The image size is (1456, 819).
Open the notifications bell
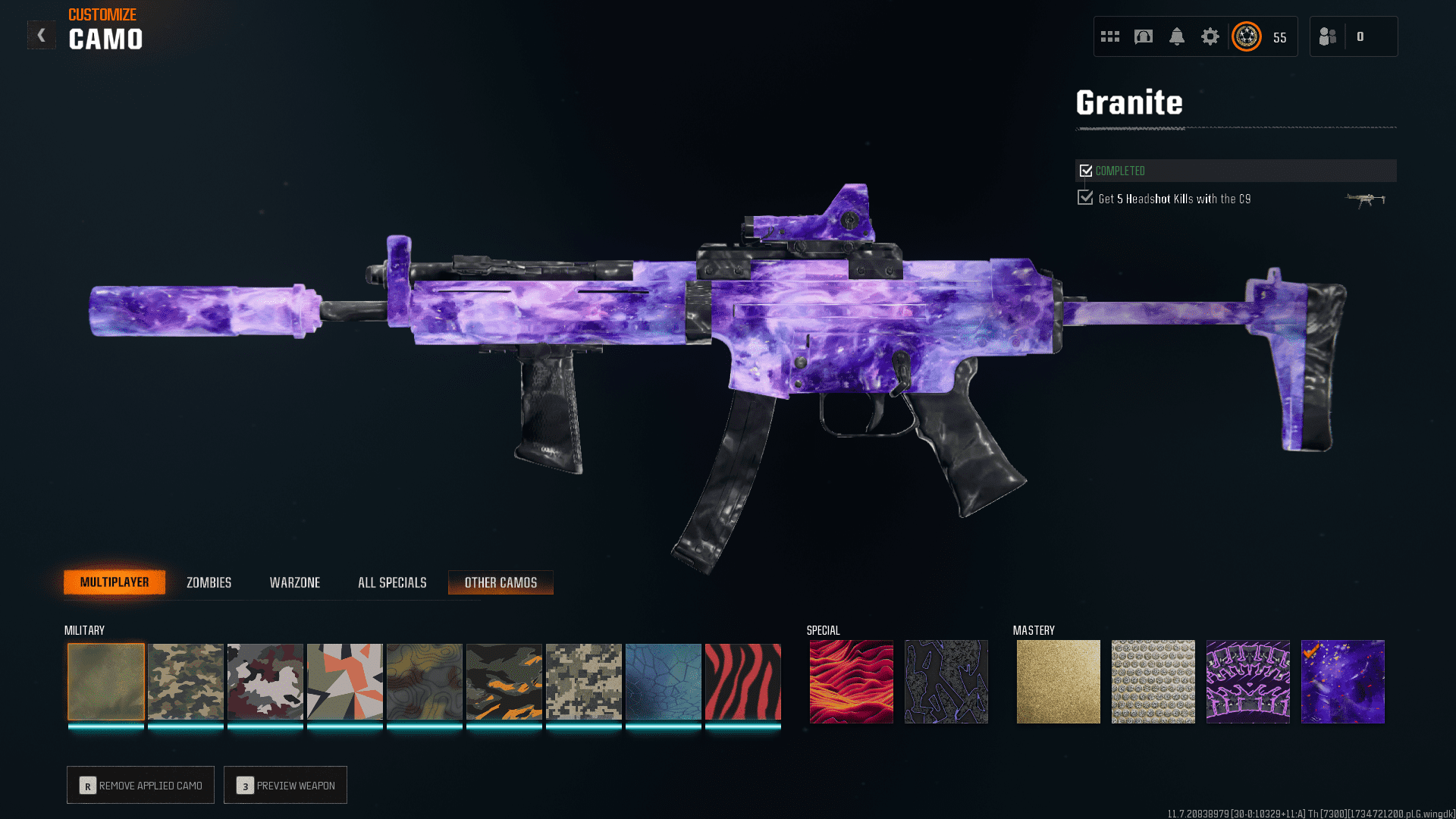pyautogui.click(x=1177, y=36)
